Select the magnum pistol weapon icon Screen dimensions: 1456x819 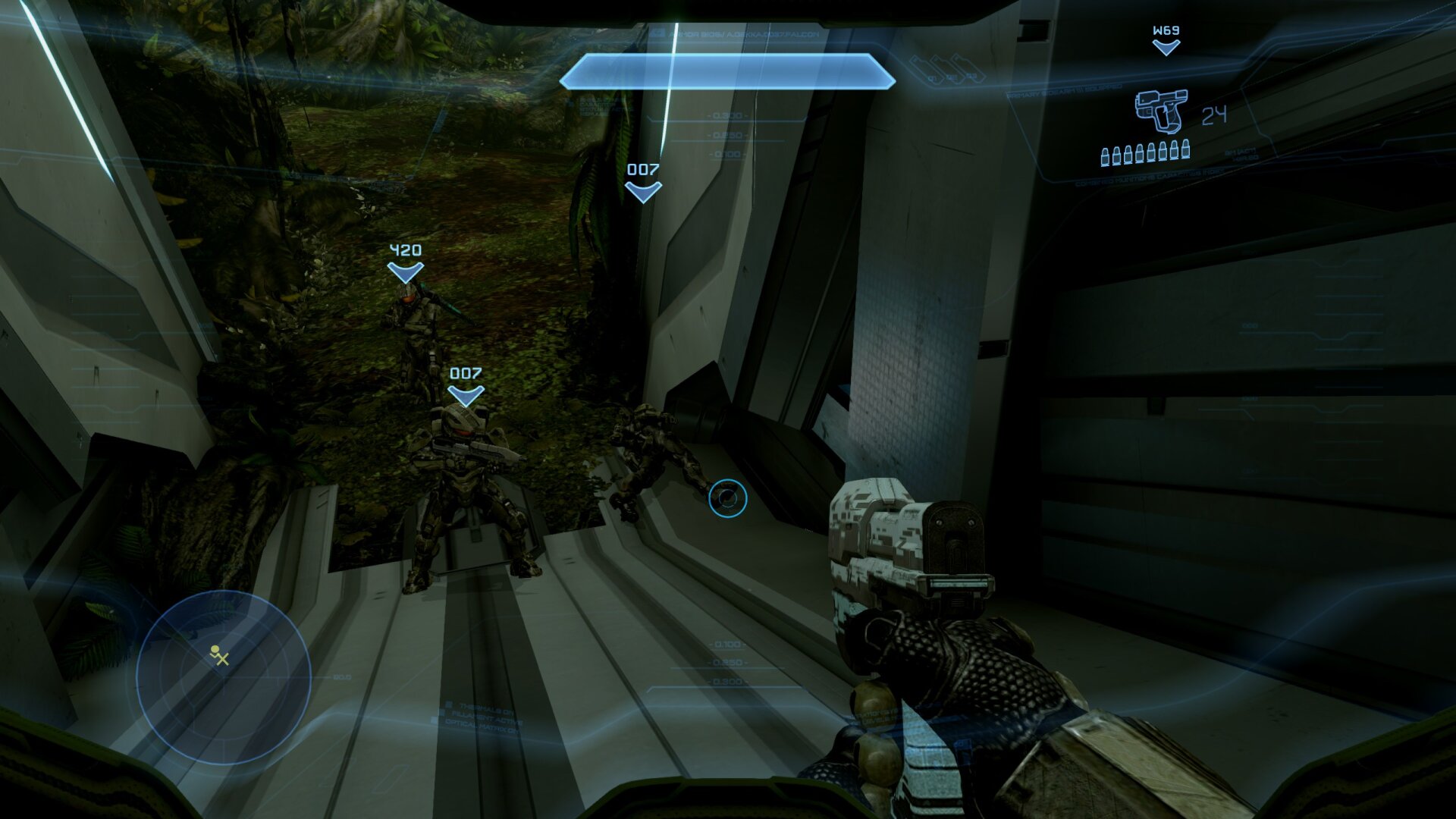pyautogui.click(x=1161, y=111)
